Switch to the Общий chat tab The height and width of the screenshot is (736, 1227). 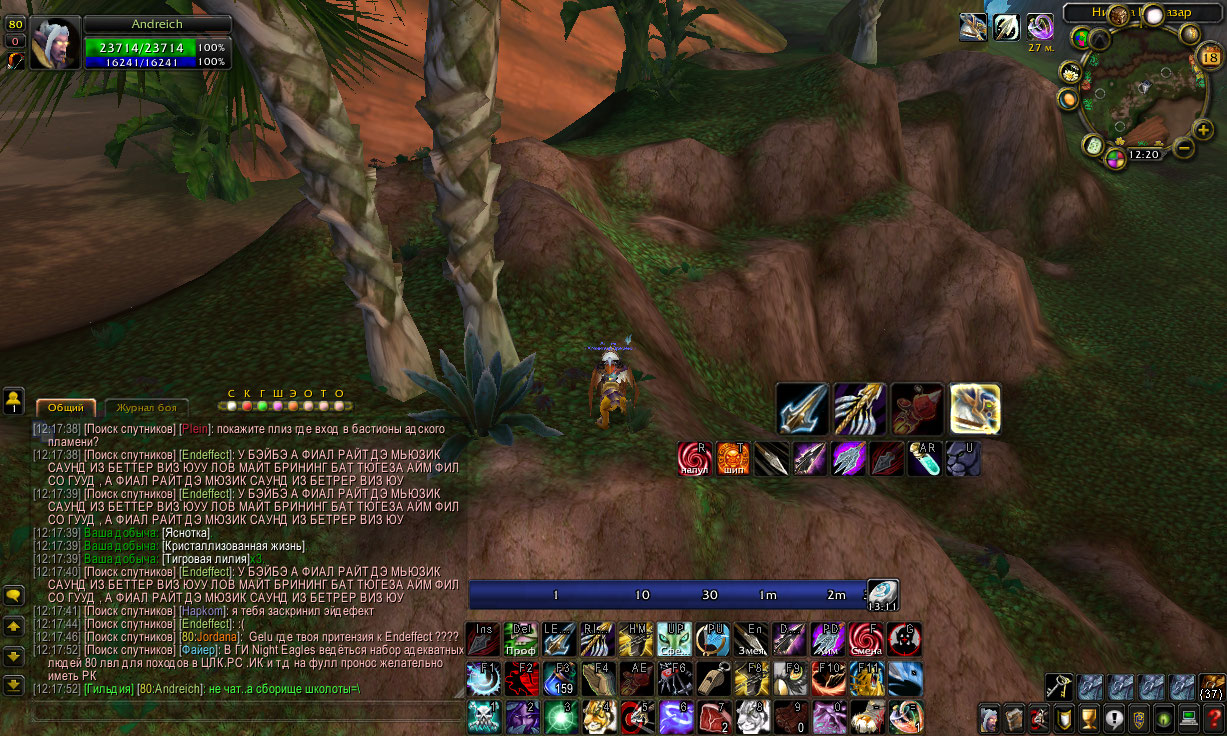click(66, 408)
